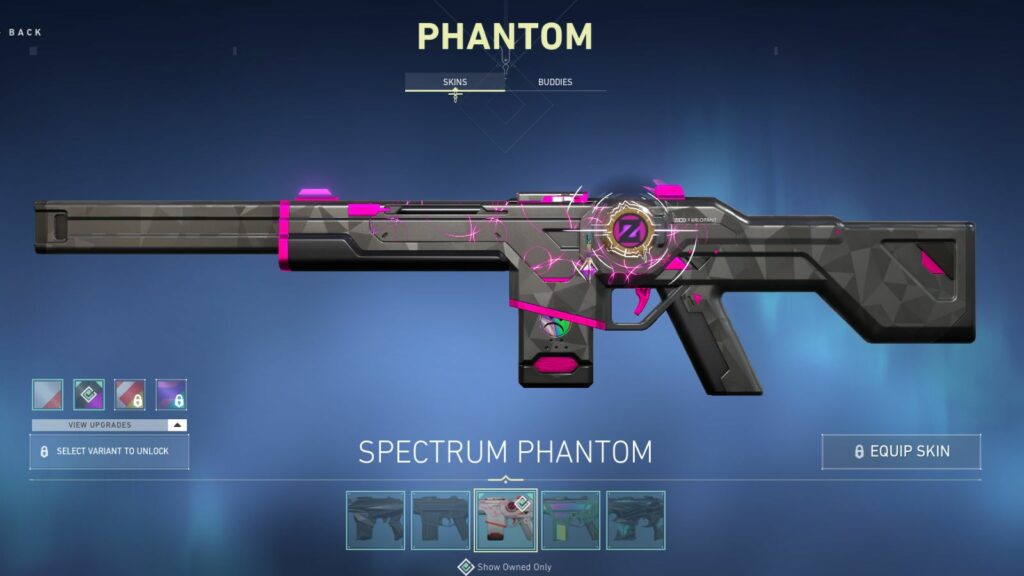This screenshot has height=576, width=1024.
Task: Select the dark skin thumbnail with teal accents
Action: (x=635, y=520)
